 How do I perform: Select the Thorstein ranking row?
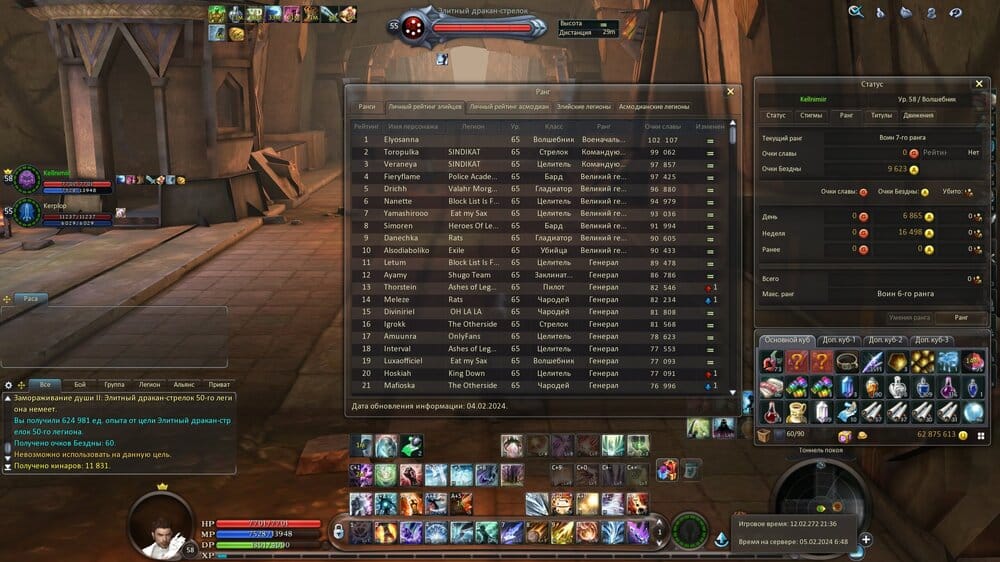point(540,287)
